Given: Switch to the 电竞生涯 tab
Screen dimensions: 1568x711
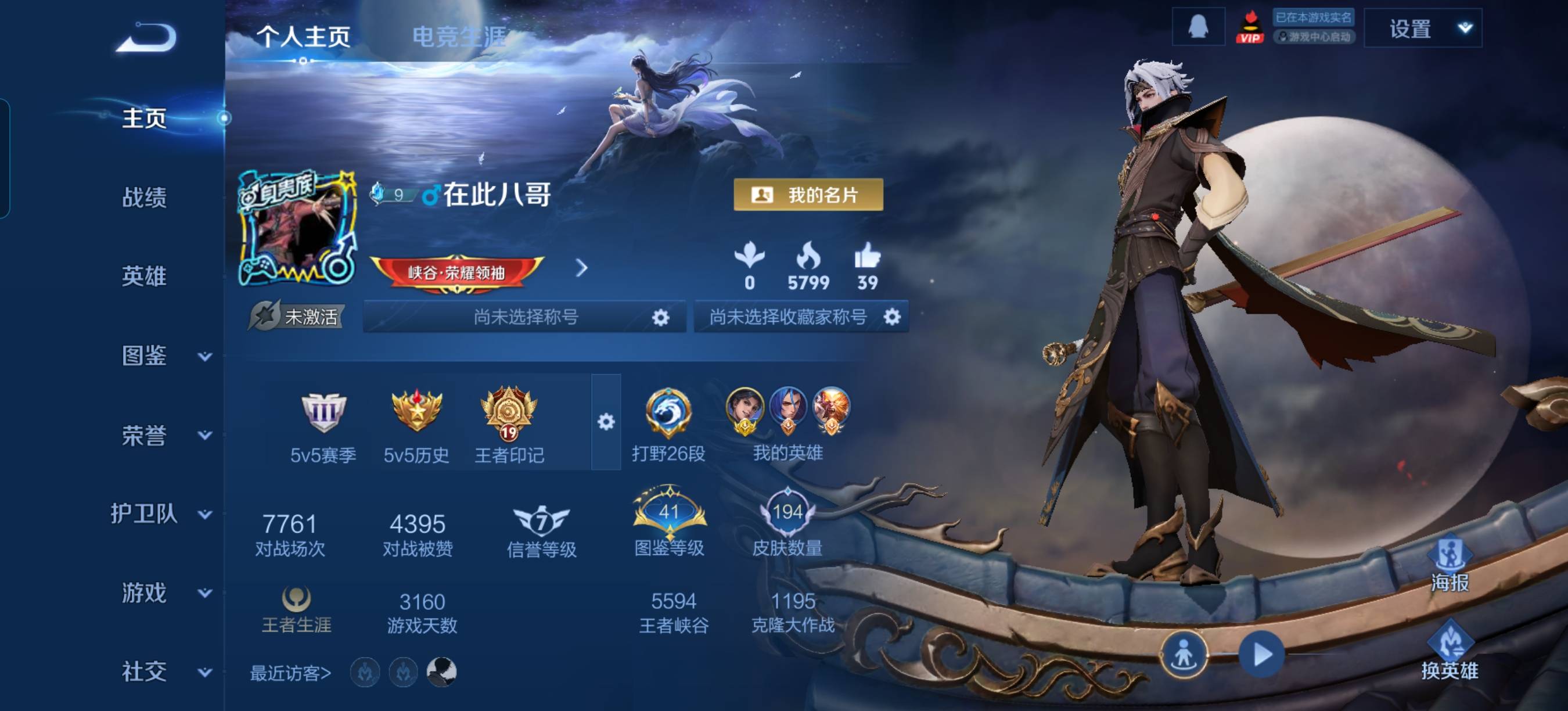Looking at the screenshot, I should (459, 37).
